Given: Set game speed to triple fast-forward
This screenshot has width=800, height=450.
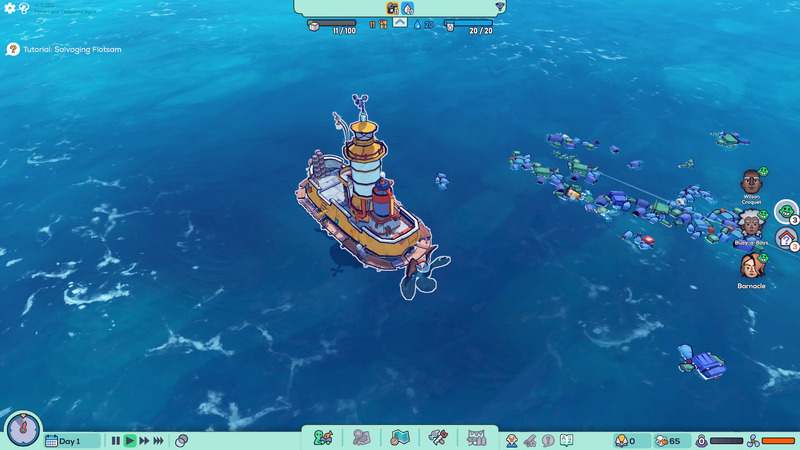Looking at the screenshot, I should point(158,440).
